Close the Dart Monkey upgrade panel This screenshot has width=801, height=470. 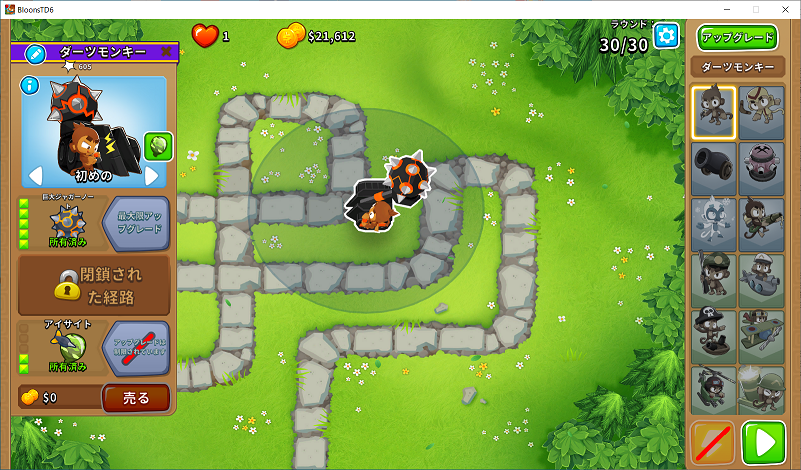[x=165, y=51]
